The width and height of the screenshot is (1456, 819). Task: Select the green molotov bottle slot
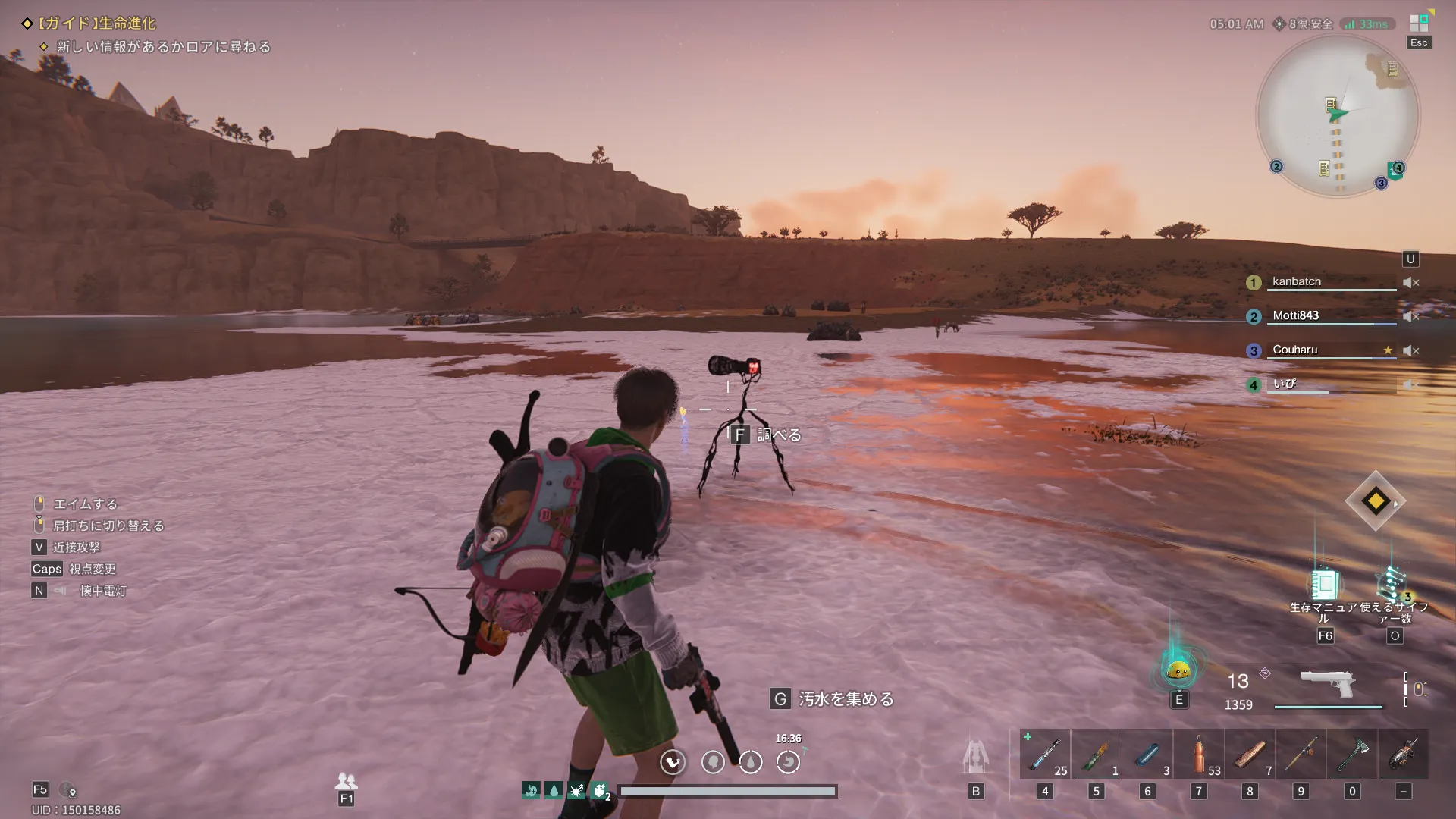[x=1096, y=755]
